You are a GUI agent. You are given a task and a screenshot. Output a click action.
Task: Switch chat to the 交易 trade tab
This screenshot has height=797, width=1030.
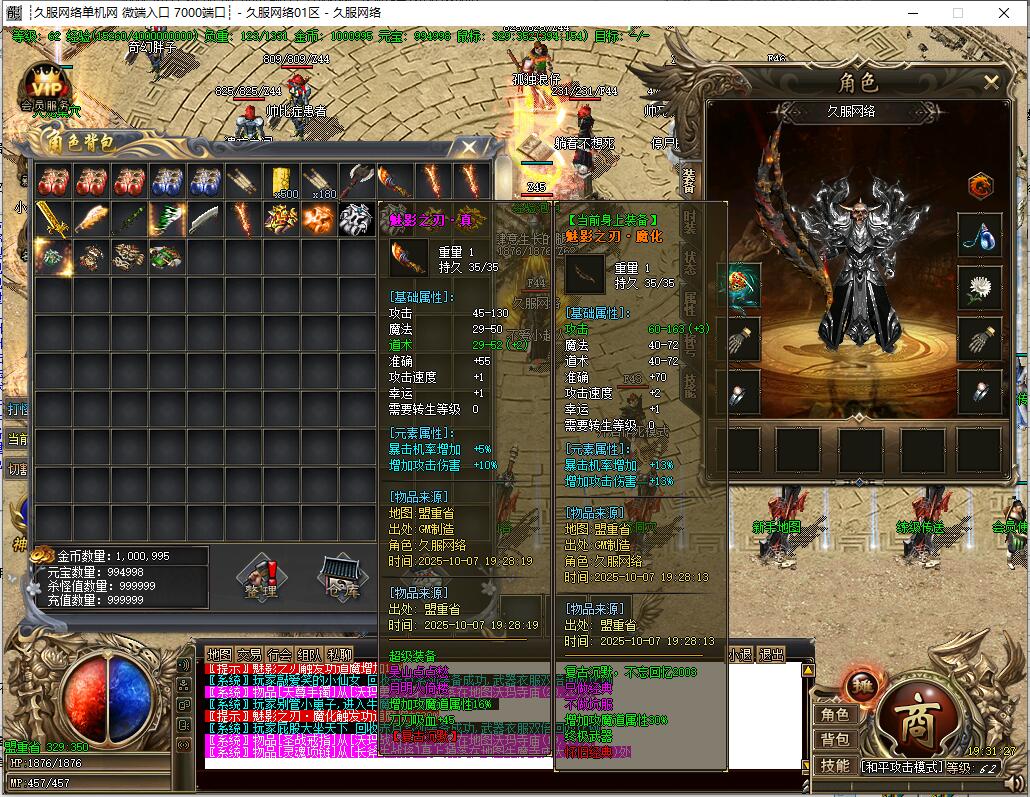coord(249,655)
